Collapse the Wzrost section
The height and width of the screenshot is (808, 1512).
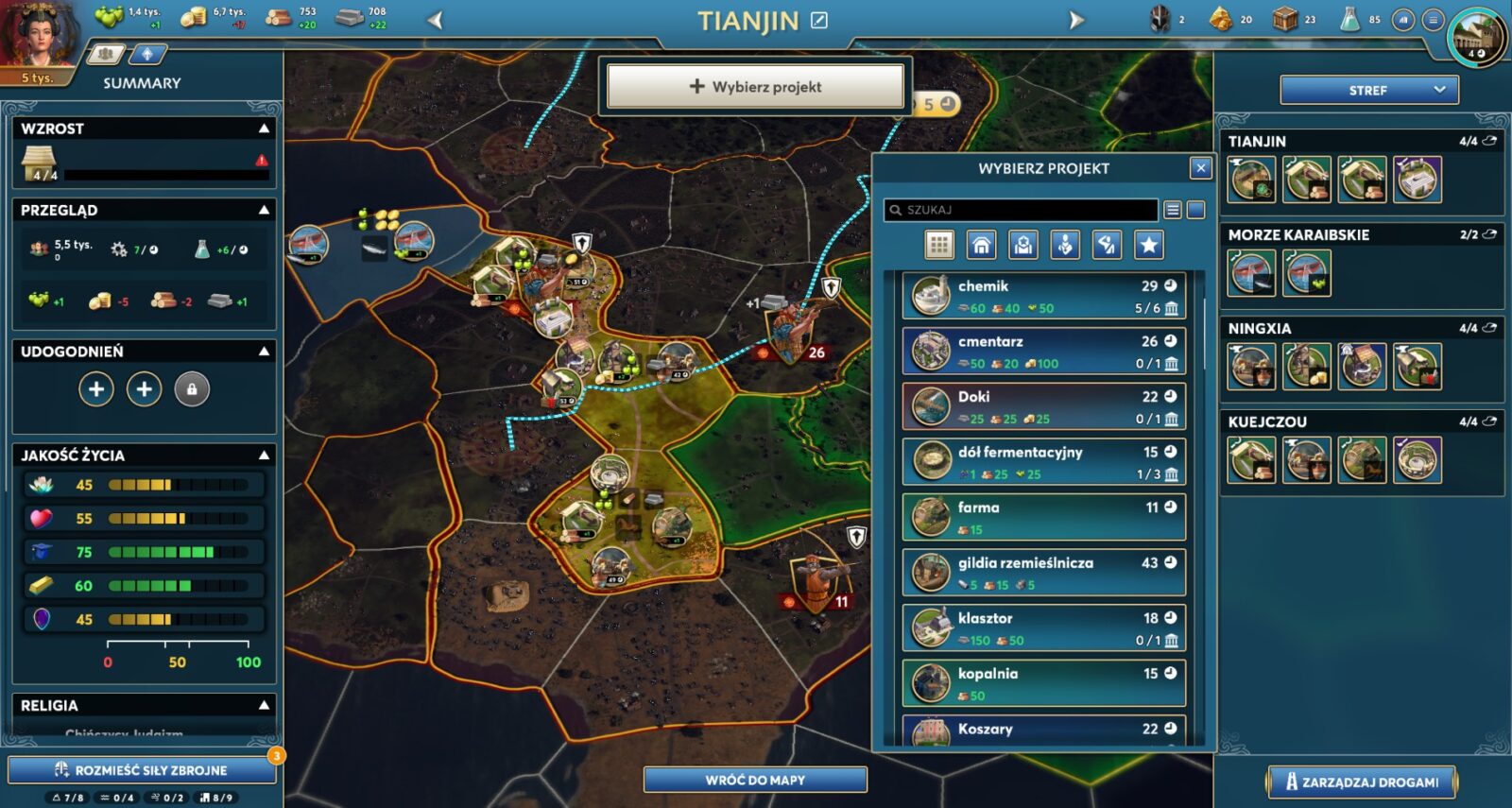265,129
